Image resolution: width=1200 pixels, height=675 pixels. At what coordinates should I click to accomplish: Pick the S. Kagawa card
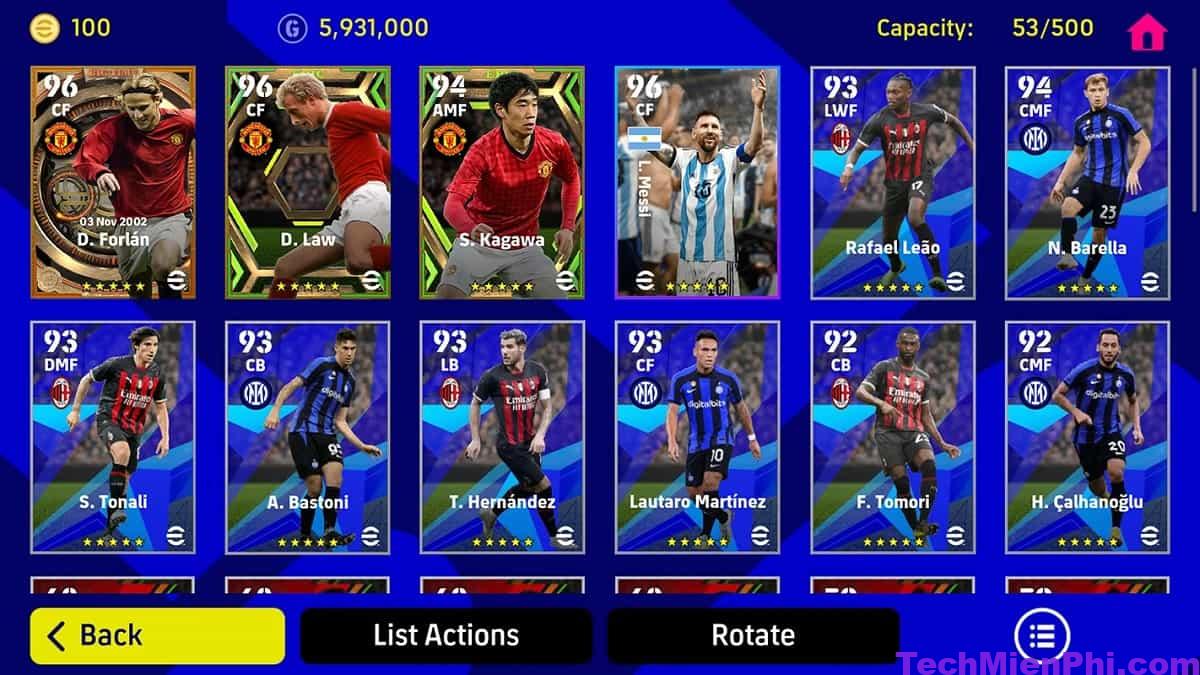[502, 182]
